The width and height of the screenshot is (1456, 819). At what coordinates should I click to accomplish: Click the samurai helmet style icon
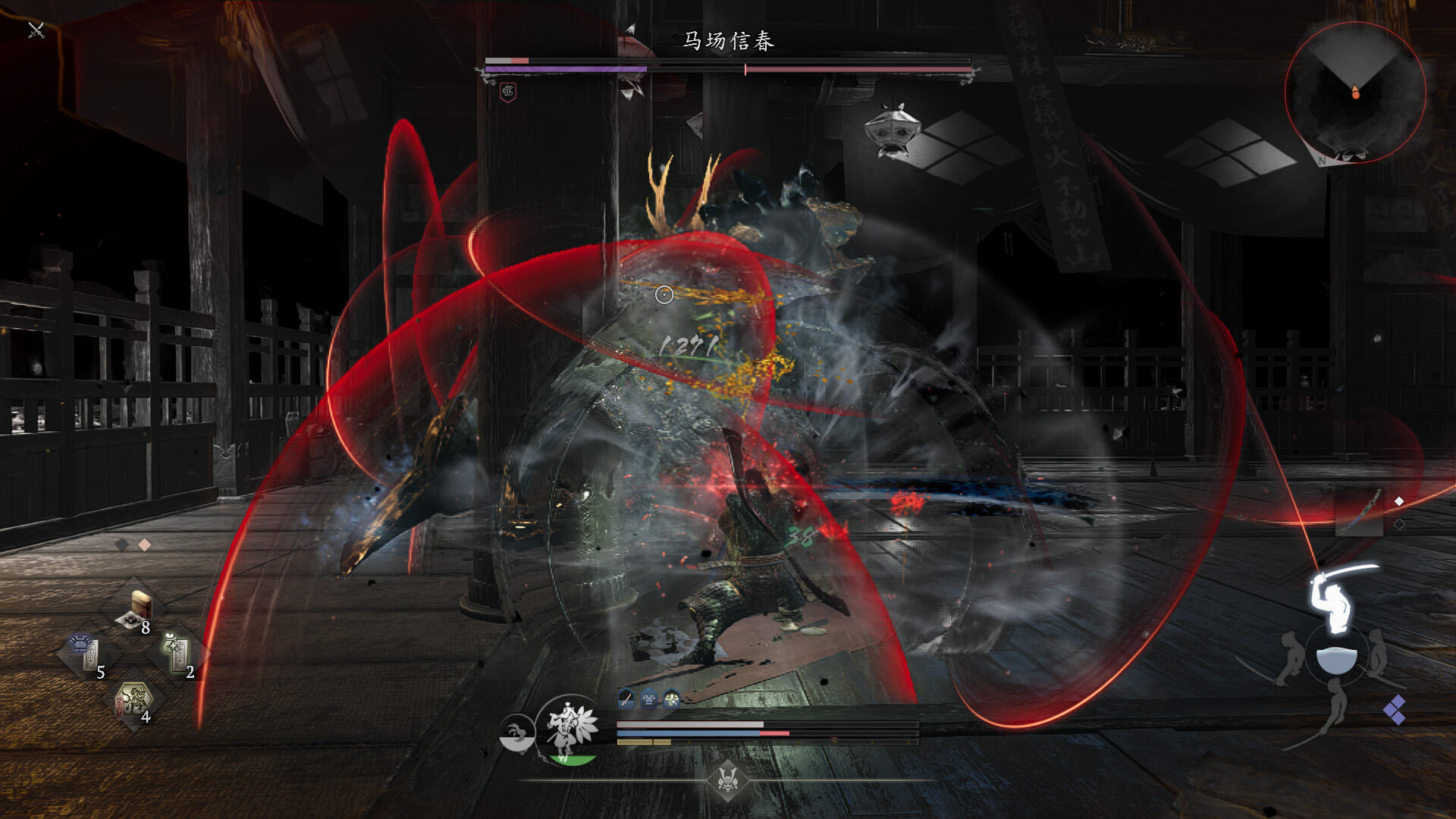[728, 779]
